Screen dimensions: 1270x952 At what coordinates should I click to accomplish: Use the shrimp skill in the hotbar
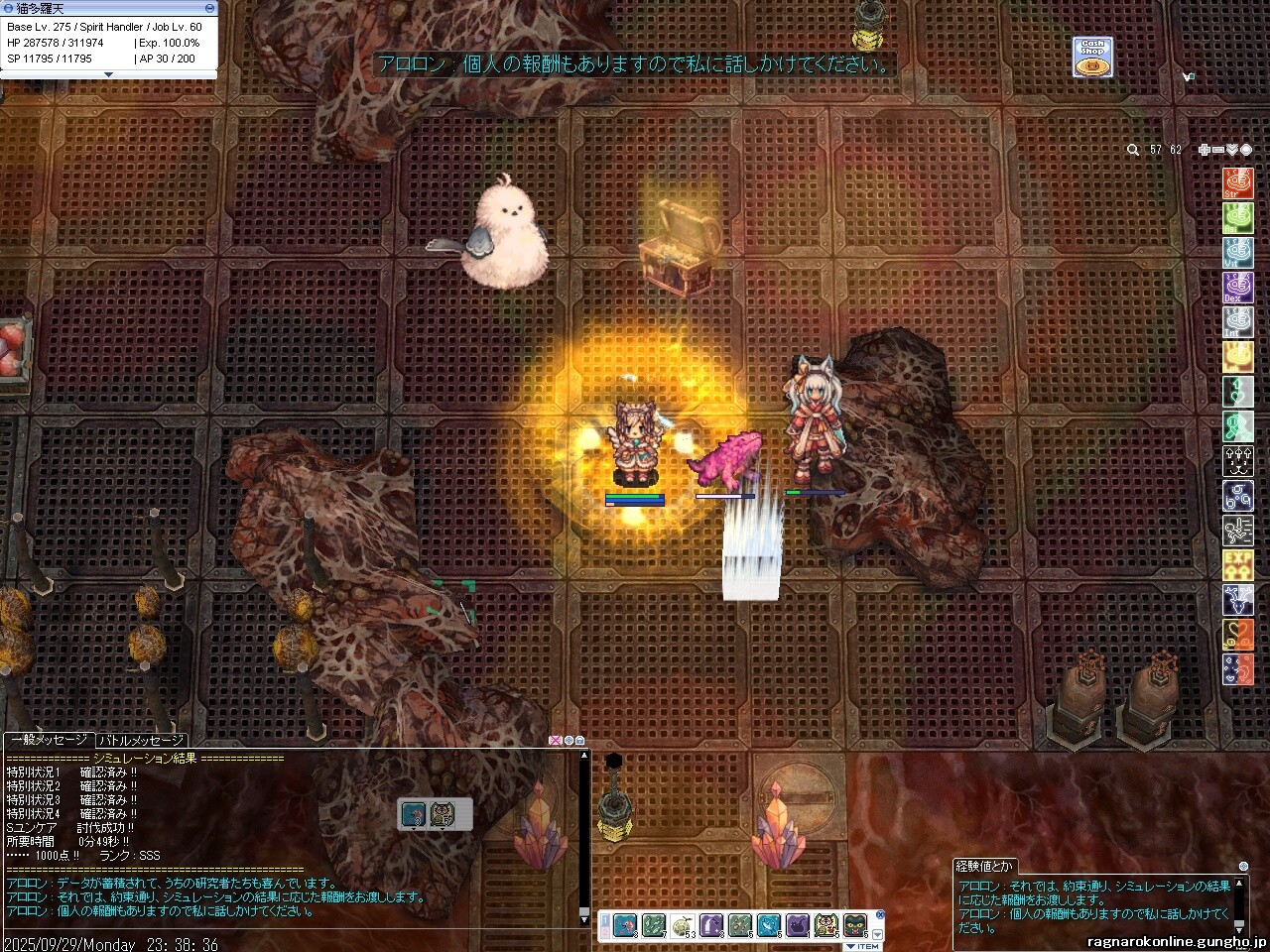[x=624, y=925]
